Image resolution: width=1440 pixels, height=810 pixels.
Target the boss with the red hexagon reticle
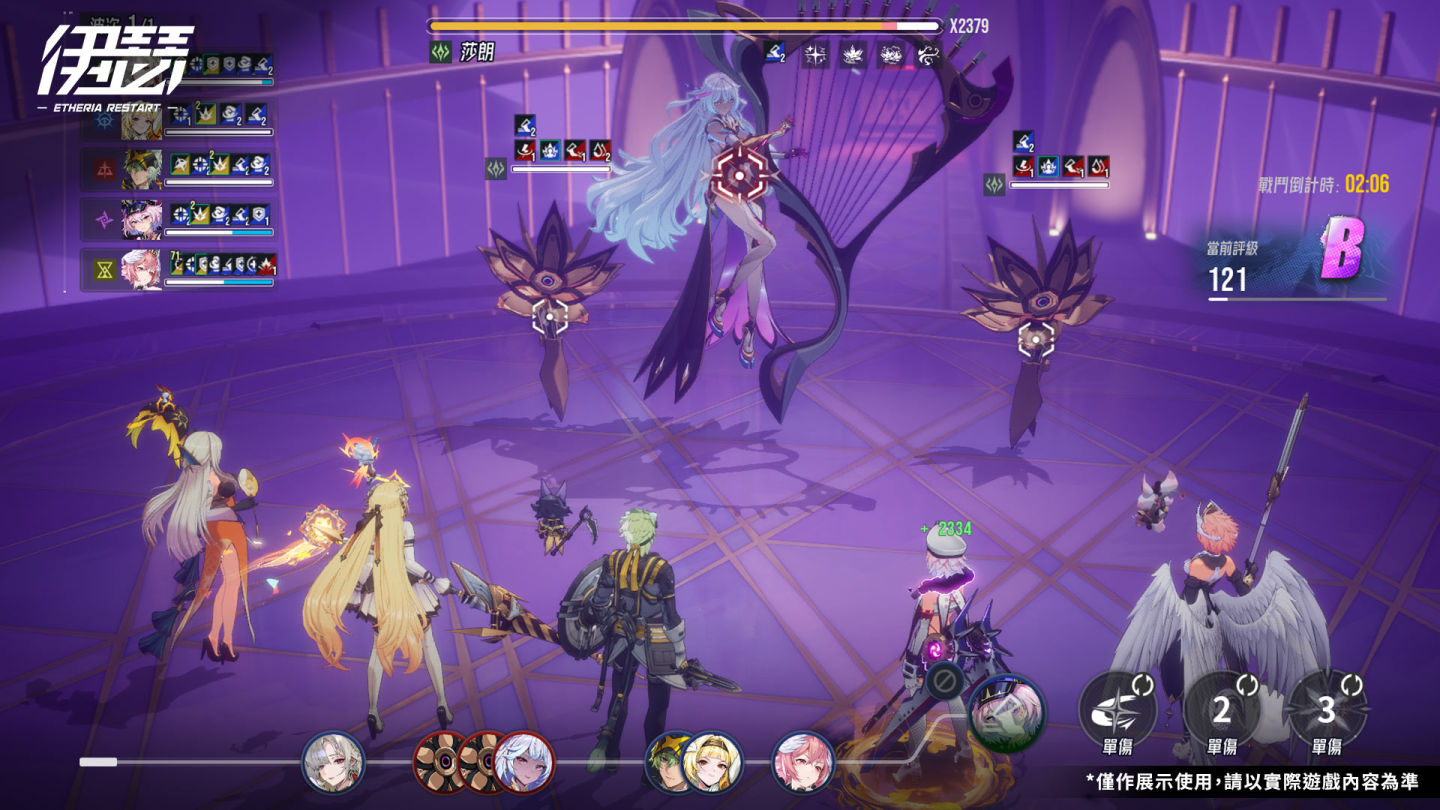(x=739, y=176)
